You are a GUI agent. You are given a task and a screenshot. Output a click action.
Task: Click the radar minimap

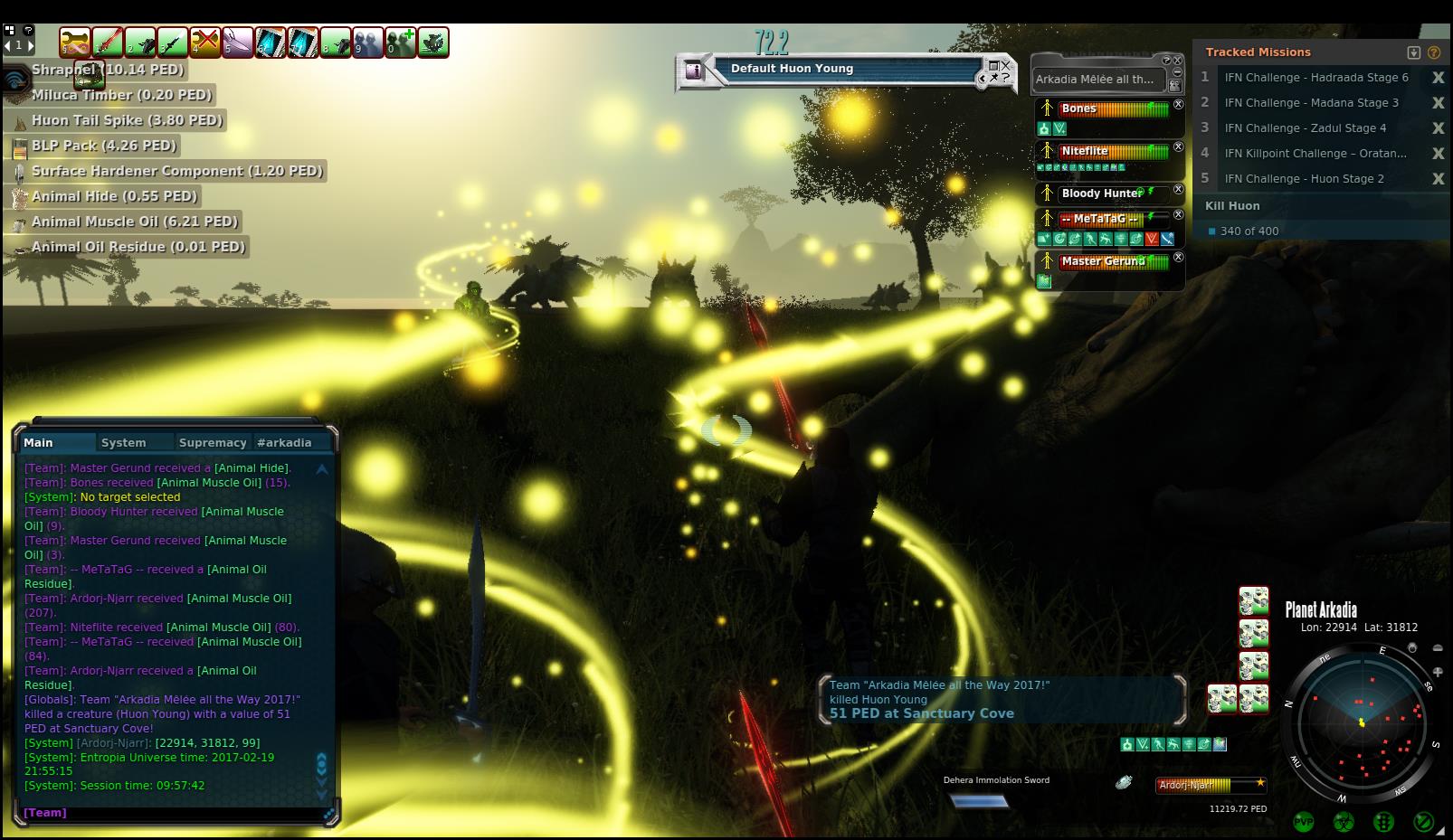coord(1362,722)
